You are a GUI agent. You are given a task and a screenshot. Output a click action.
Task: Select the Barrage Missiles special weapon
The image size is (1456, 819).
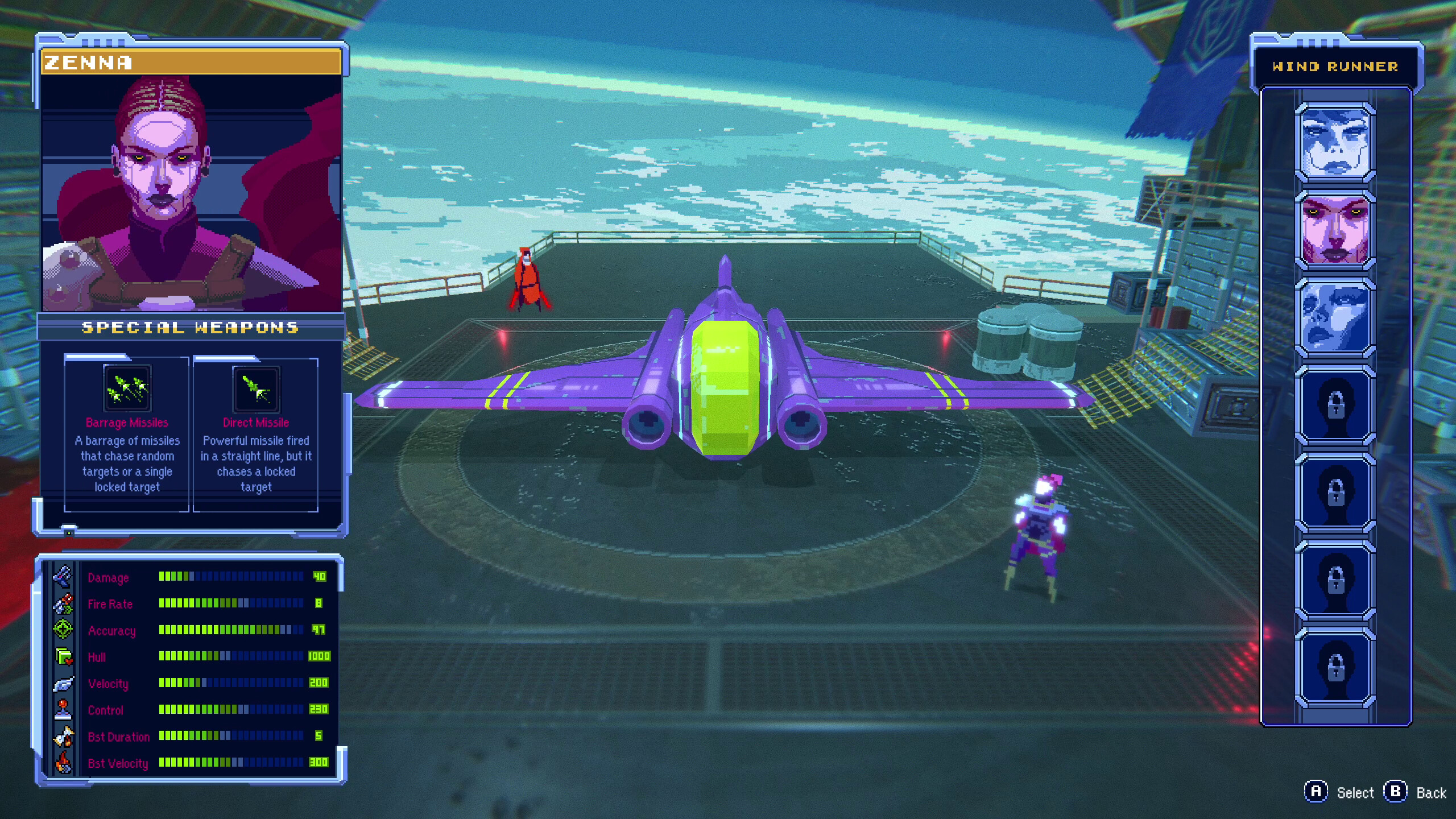click(x=127, y=390)
